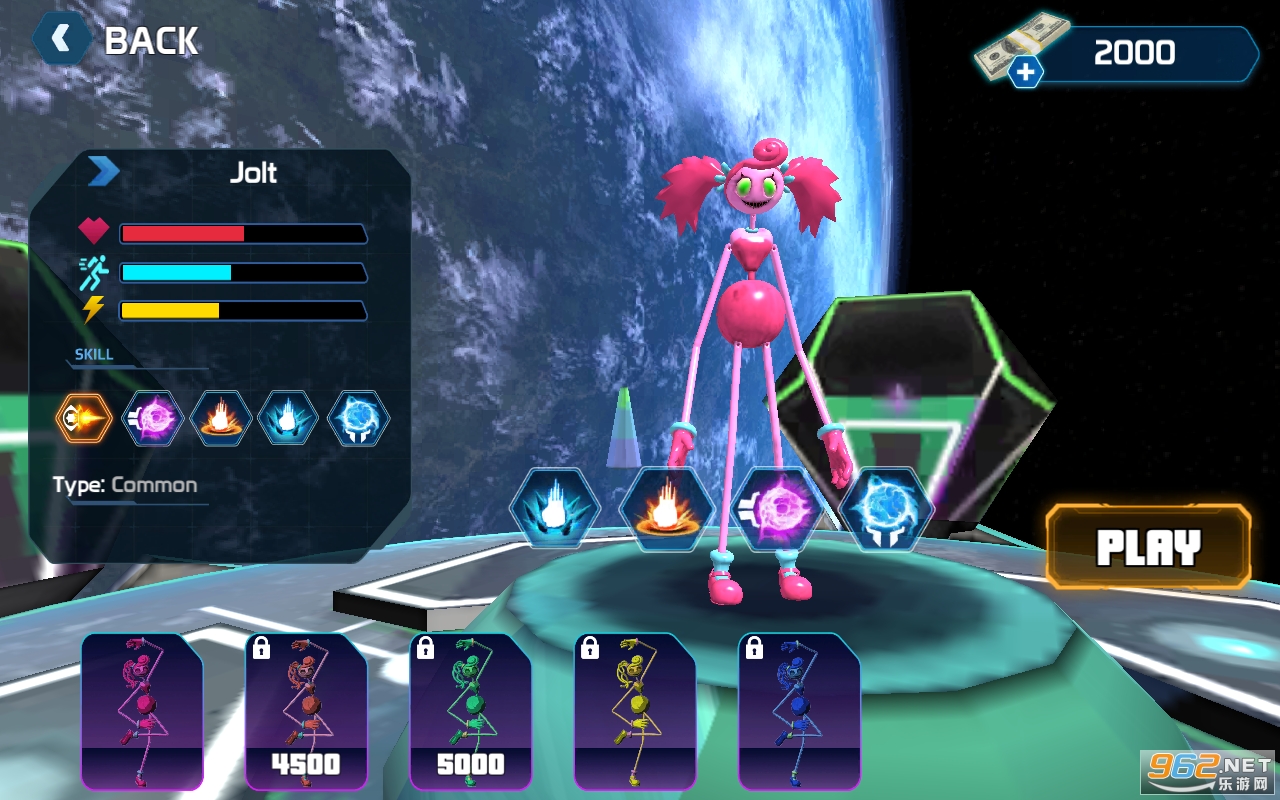Go back with the BACK button
Screen dimensions: 1280x800
point(118,40)
